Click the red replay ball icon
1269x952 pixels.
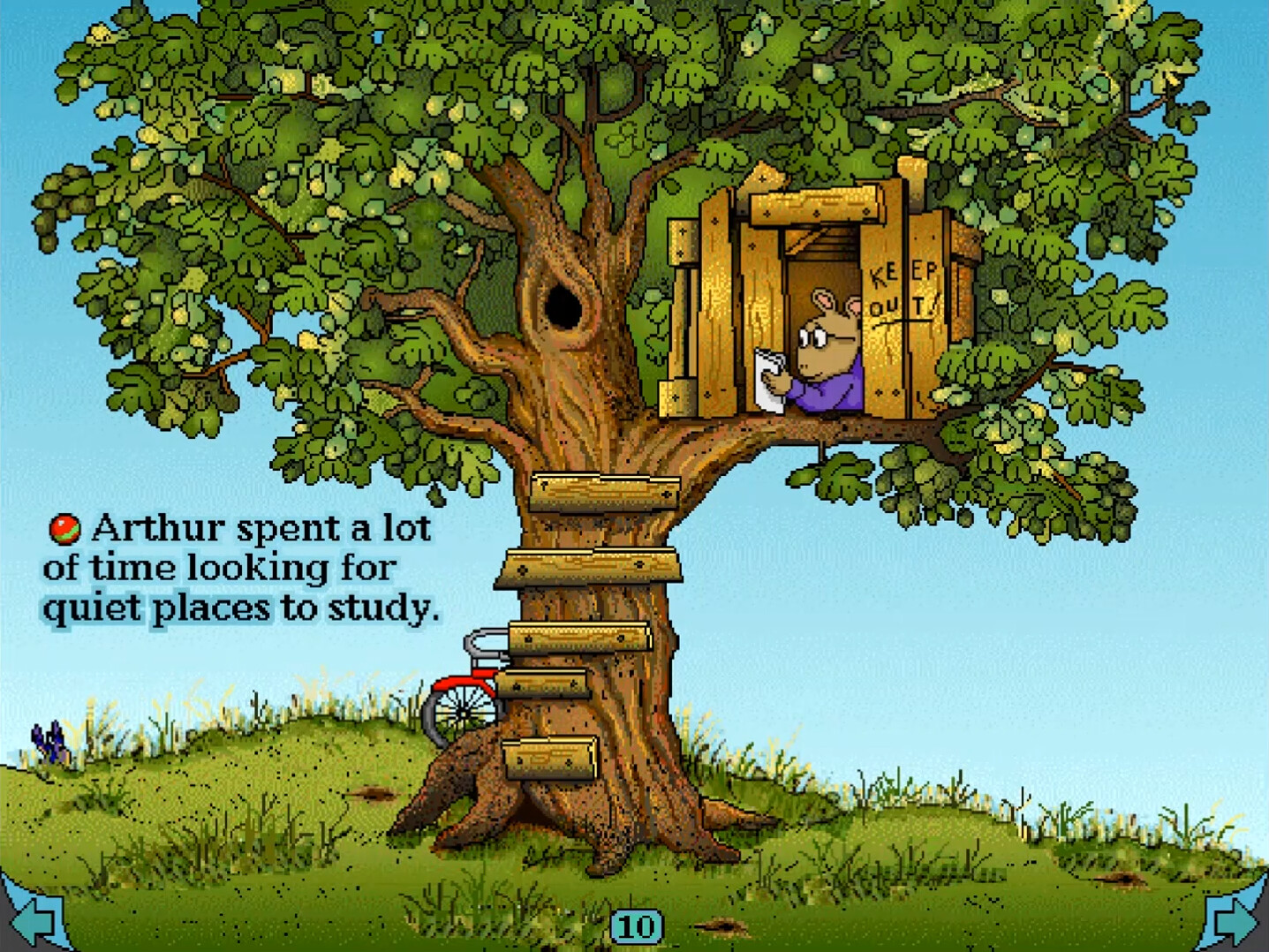64,527
